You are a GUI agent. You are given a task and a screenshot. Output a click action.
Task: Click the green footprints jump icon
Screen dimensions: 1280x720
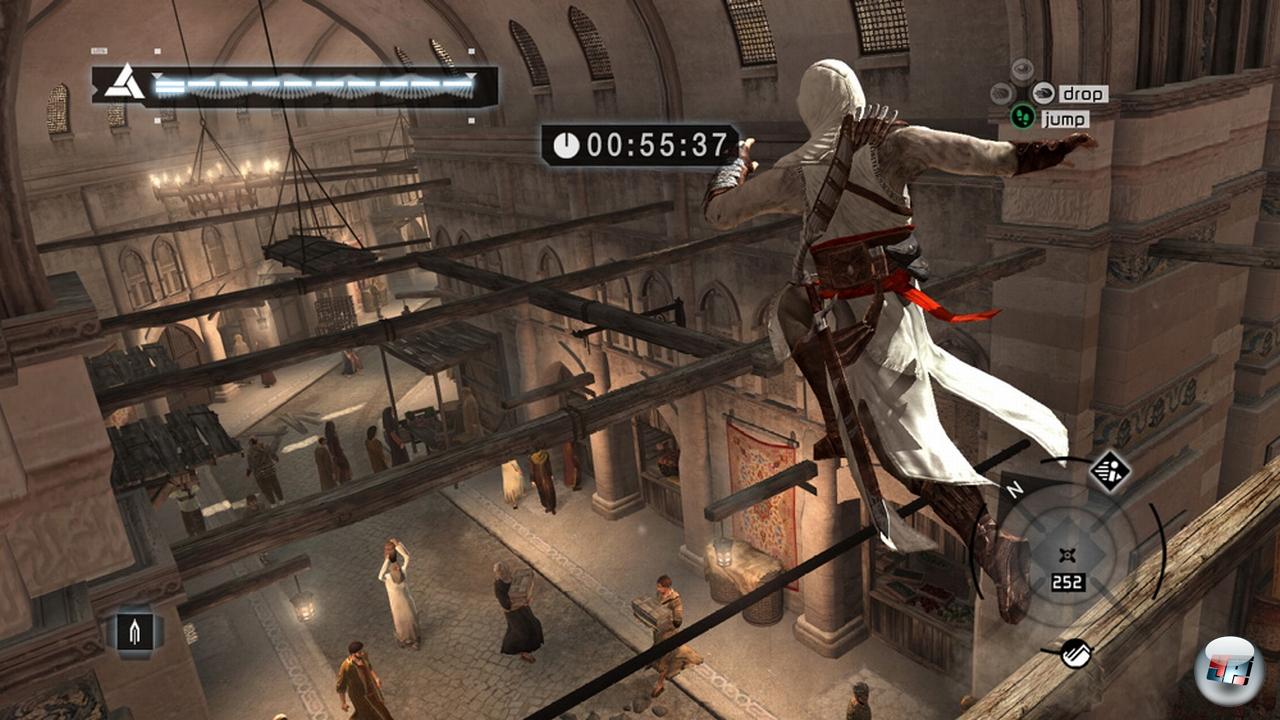[1021, 118]
